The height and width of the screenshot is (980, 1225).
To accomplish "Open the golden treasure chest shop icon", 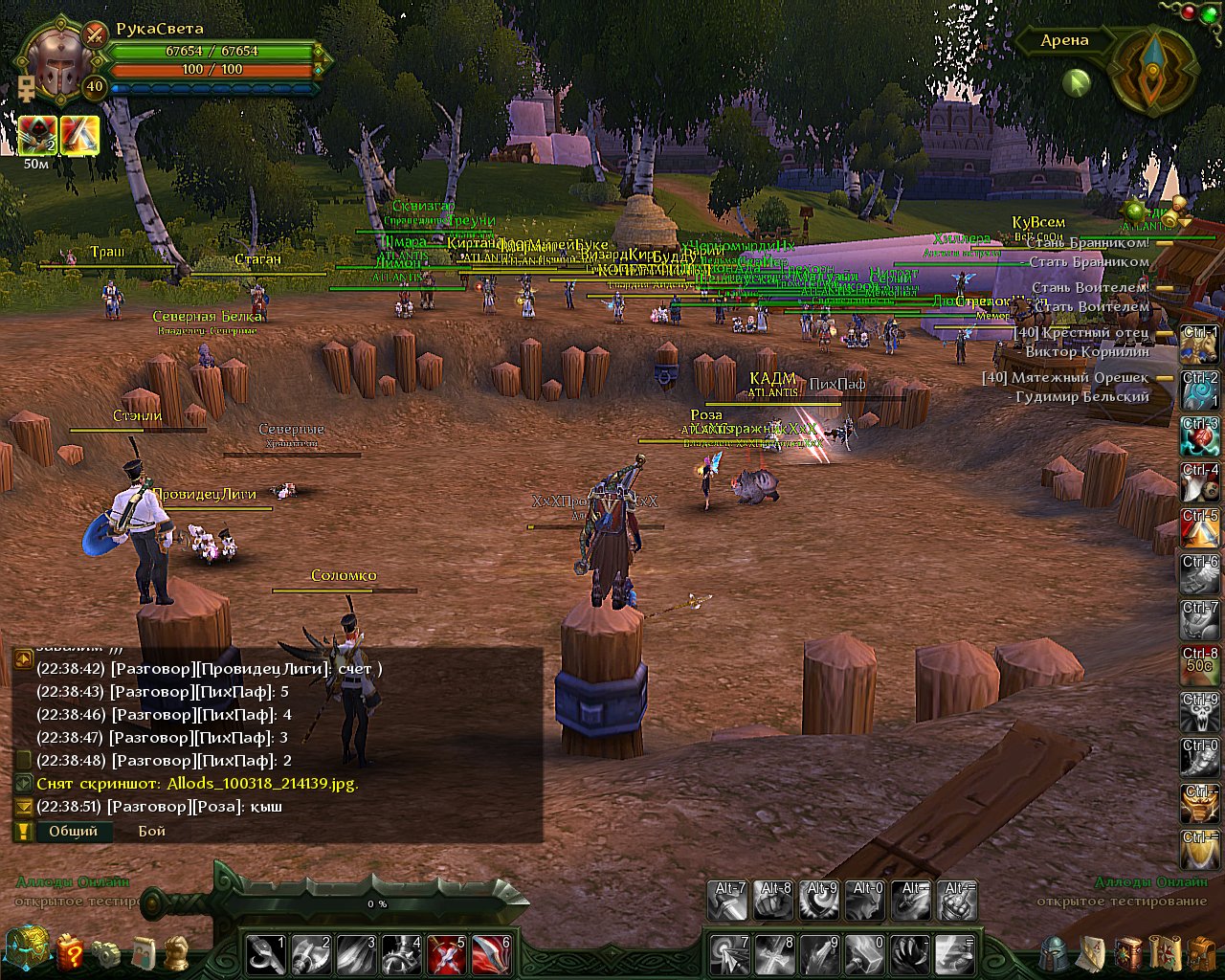I will coord(25,949).
